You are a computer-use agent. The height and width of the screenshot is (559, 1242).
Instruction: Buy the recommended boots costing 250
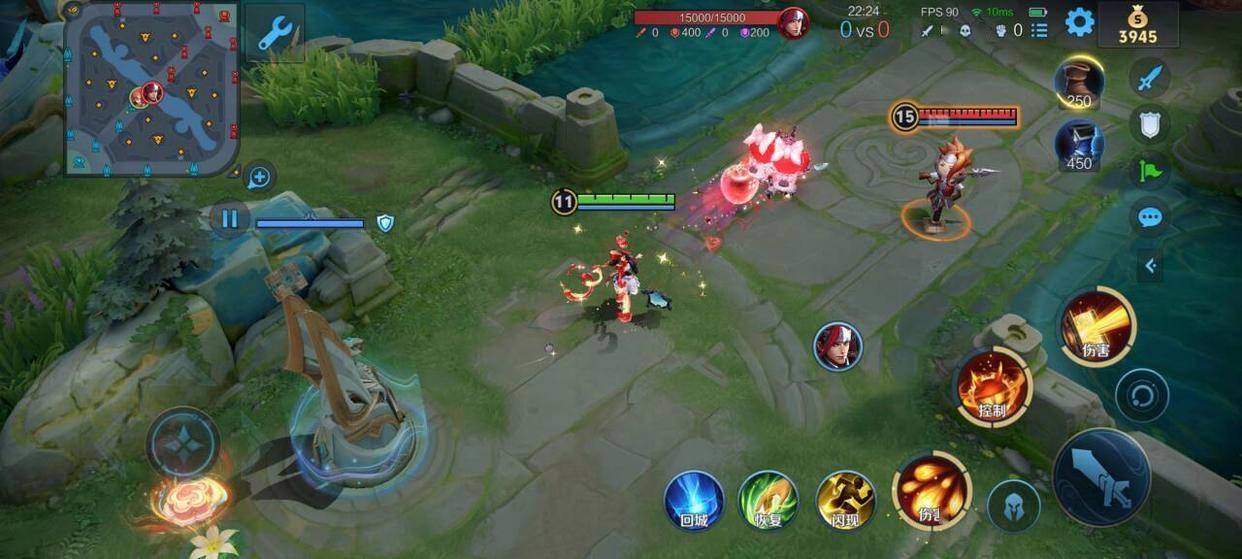[x=1079, y=84]
